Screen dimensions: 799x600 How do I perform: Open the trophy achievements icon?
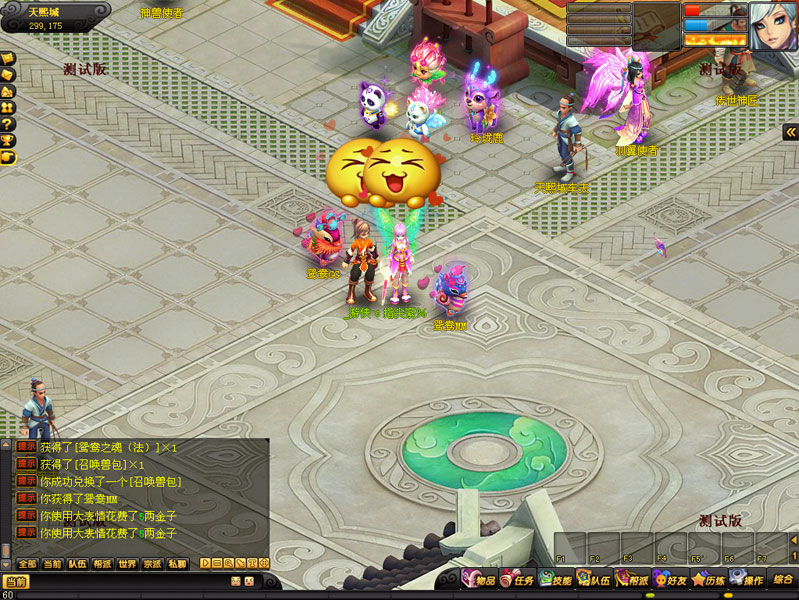[7, 141]
